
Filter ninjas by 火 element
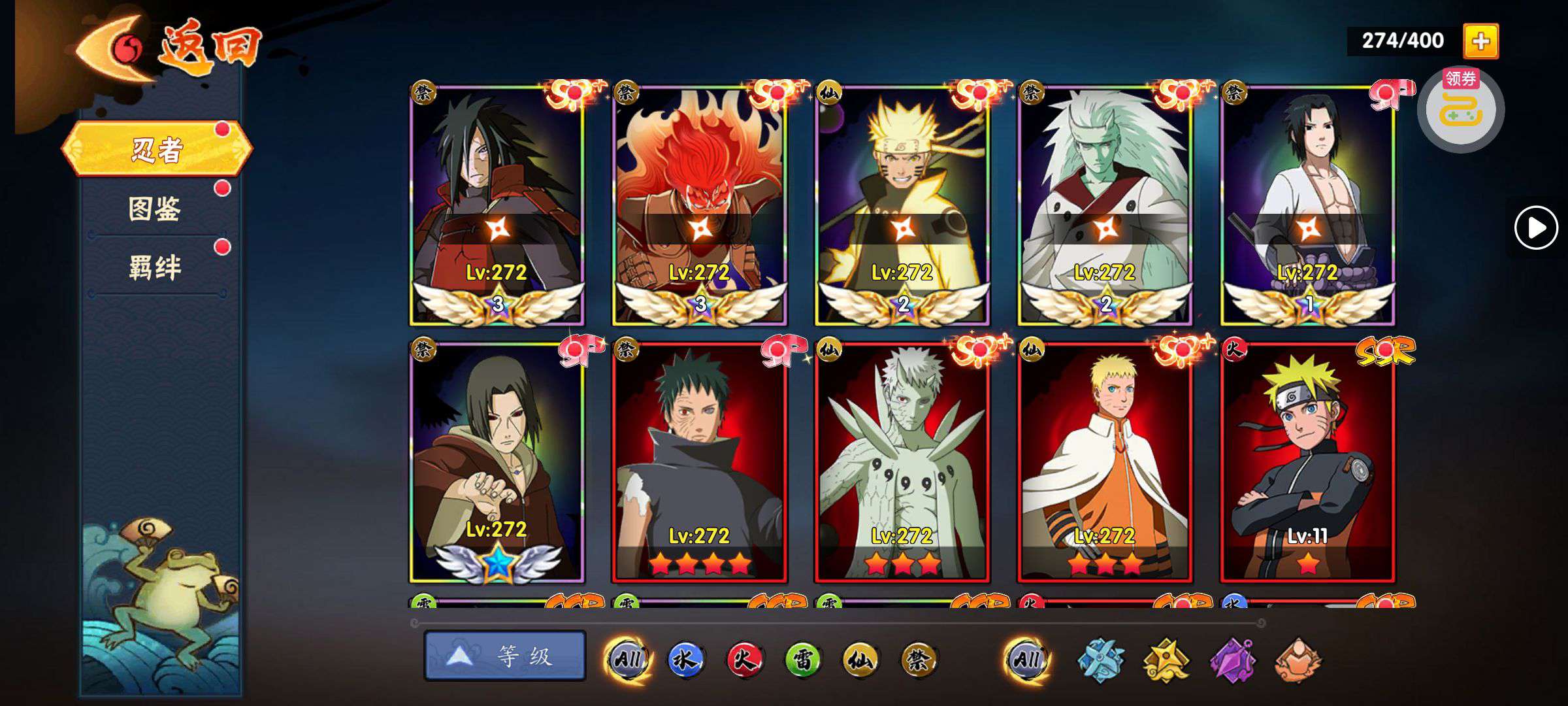click(x=744, y=660)
